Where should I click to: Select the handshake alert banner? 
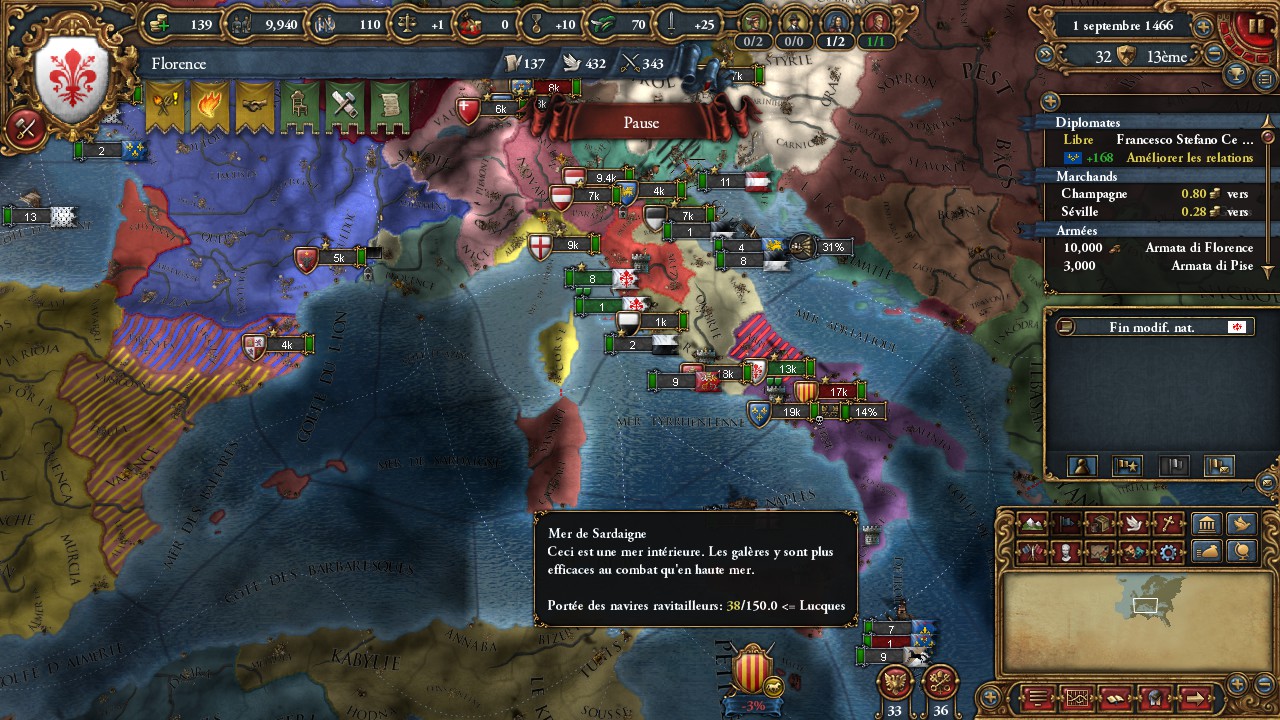tap(255, 107)
